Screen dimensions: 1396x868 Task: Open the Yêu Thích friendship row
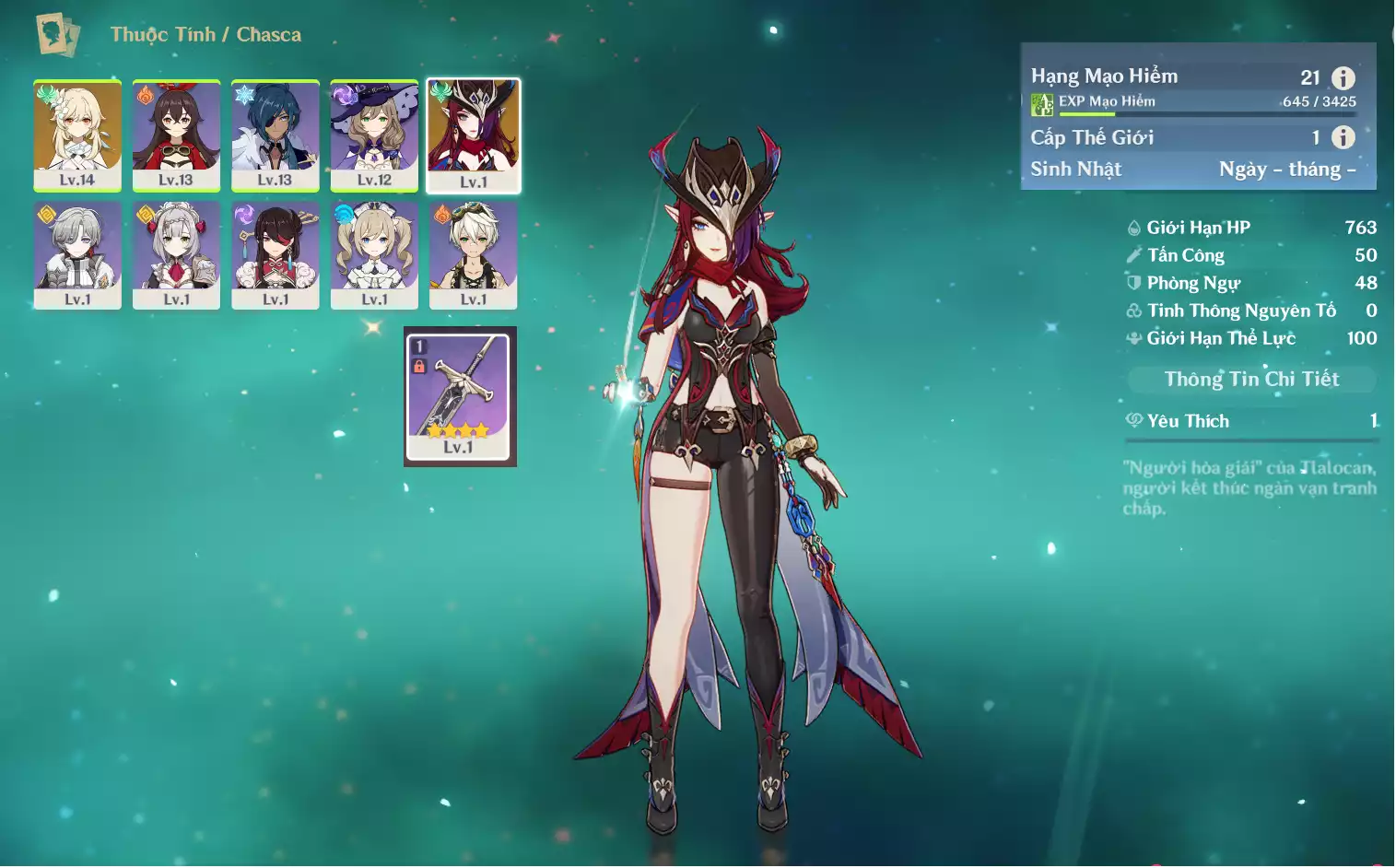point(1250,421)
